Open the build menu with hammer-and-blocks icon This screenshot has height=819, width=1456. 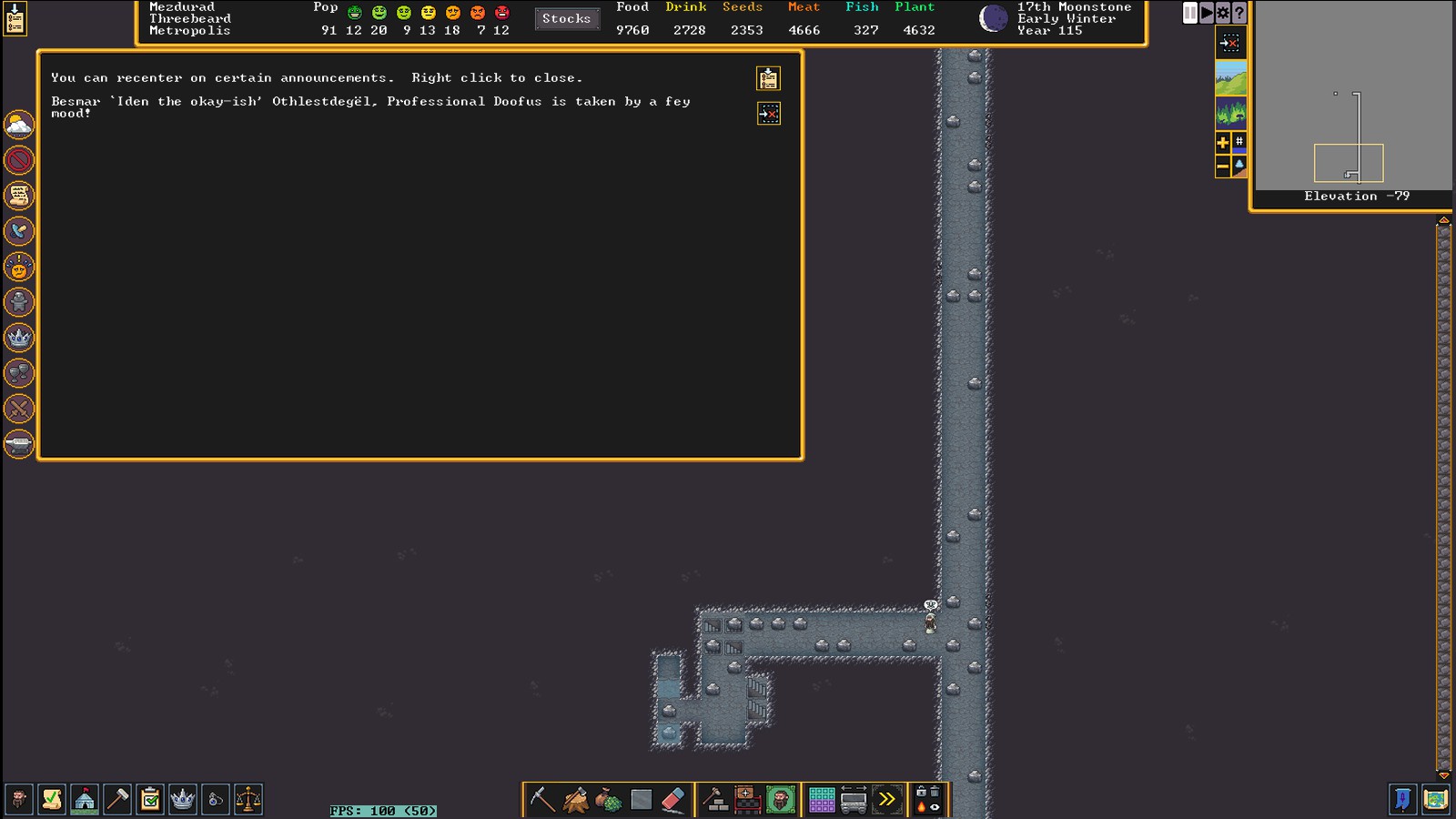pos(715,800)
